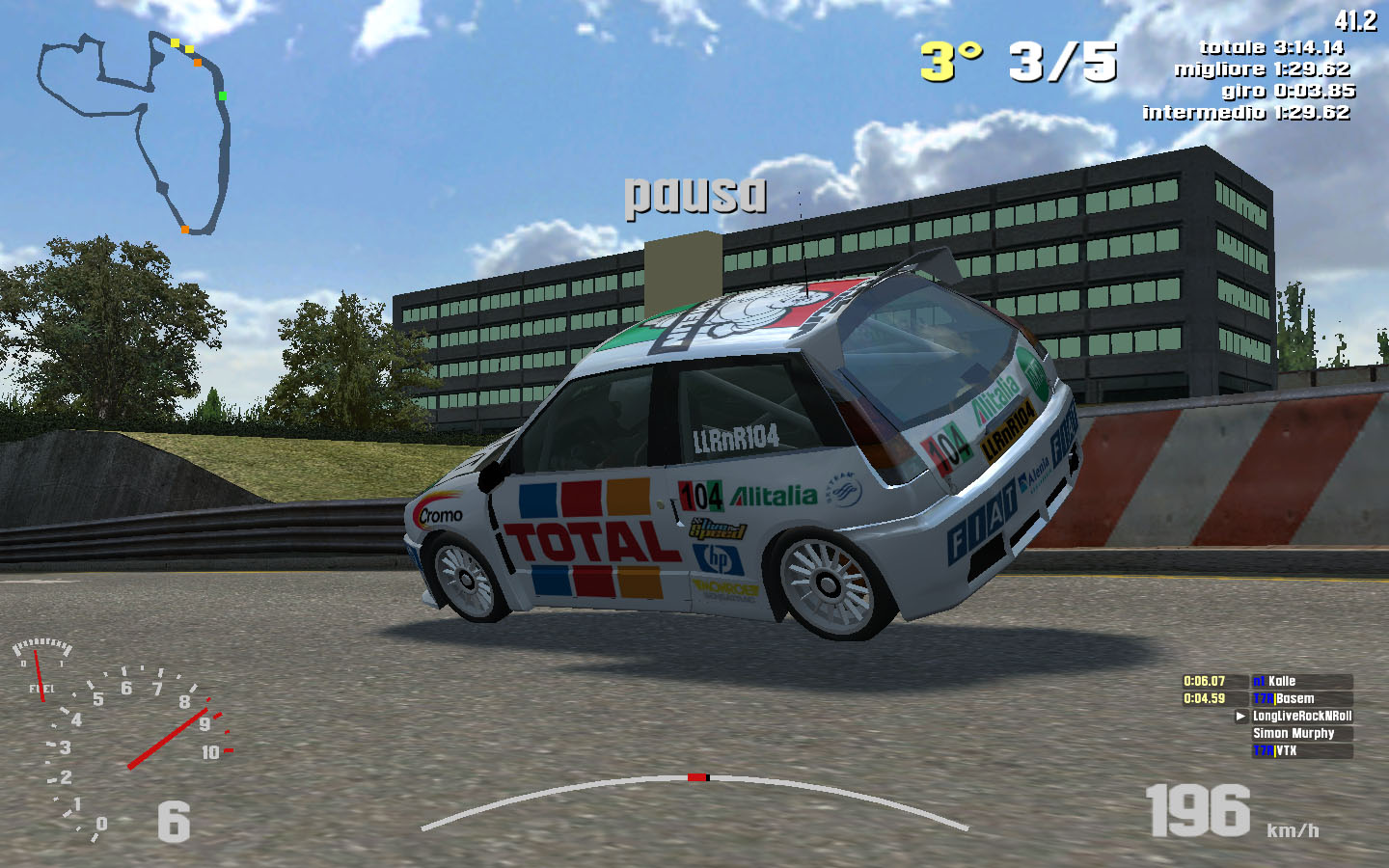Pick VTX in the race position list
Screen dimensions: 1389x868
click(x=1300, y=750)
